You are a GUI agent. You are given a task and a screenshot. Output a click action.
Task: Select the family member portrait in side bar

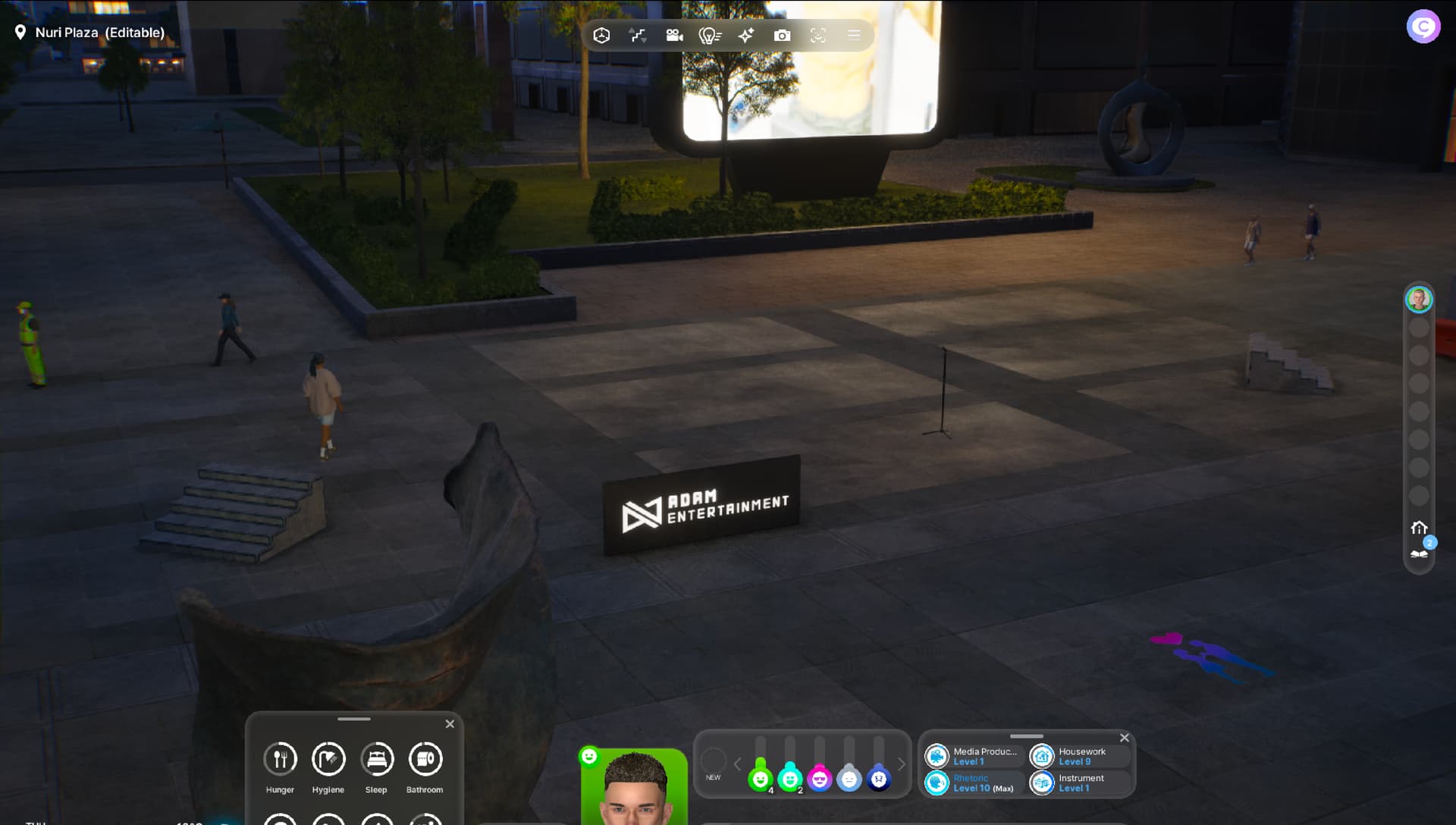pos(1418,300)
